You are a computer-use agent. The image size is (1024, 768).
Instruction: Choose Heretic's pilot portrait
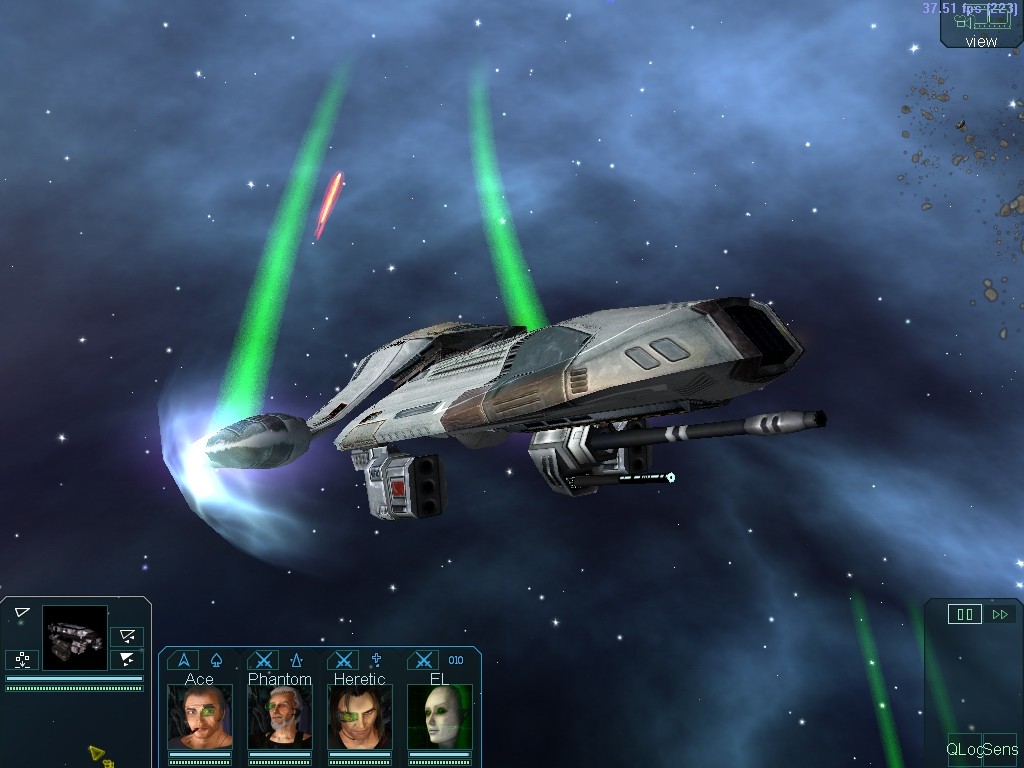(360, 716)
